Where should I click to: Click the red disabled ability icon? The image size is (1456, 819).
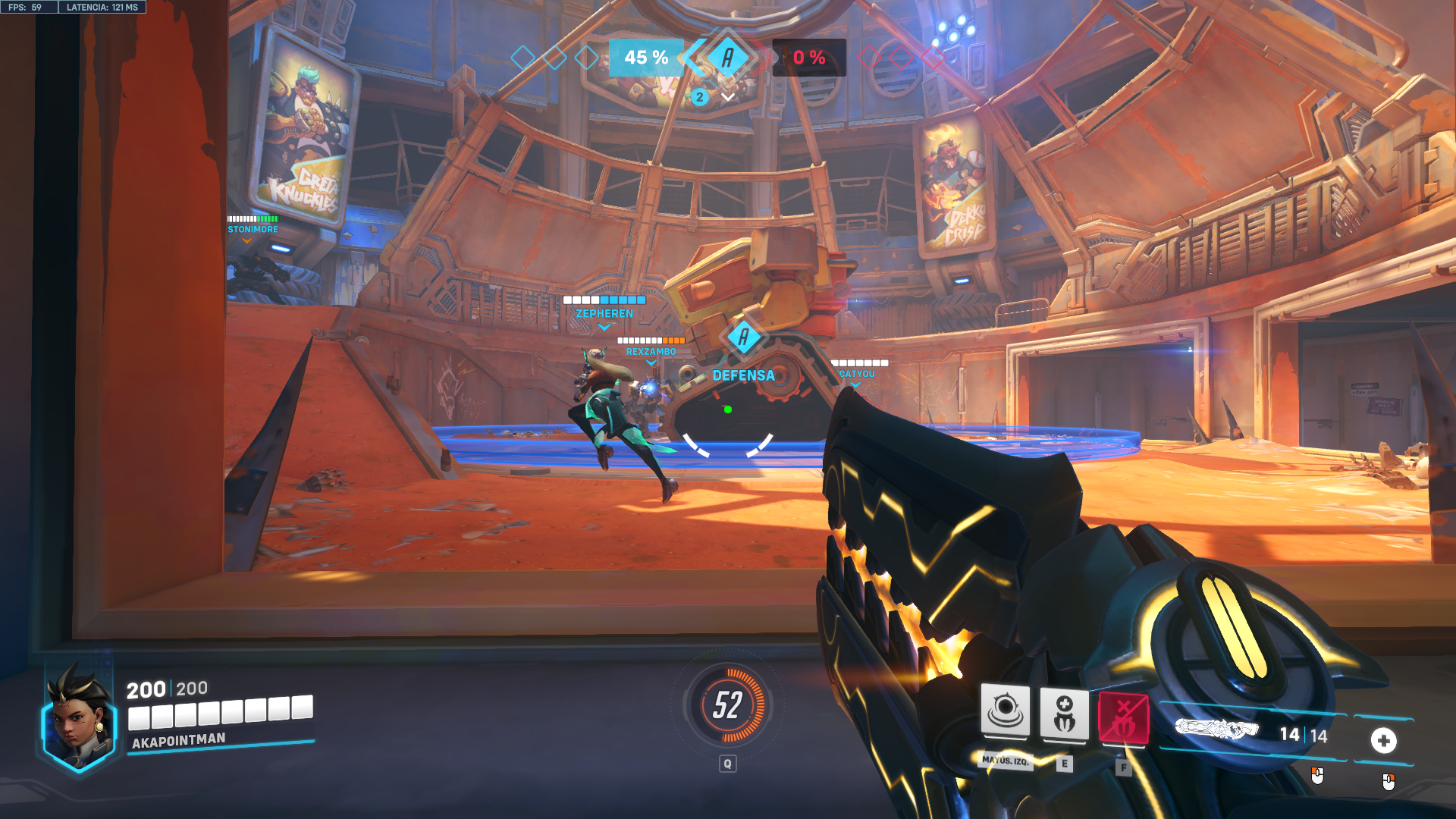[x=1123, y=718]
